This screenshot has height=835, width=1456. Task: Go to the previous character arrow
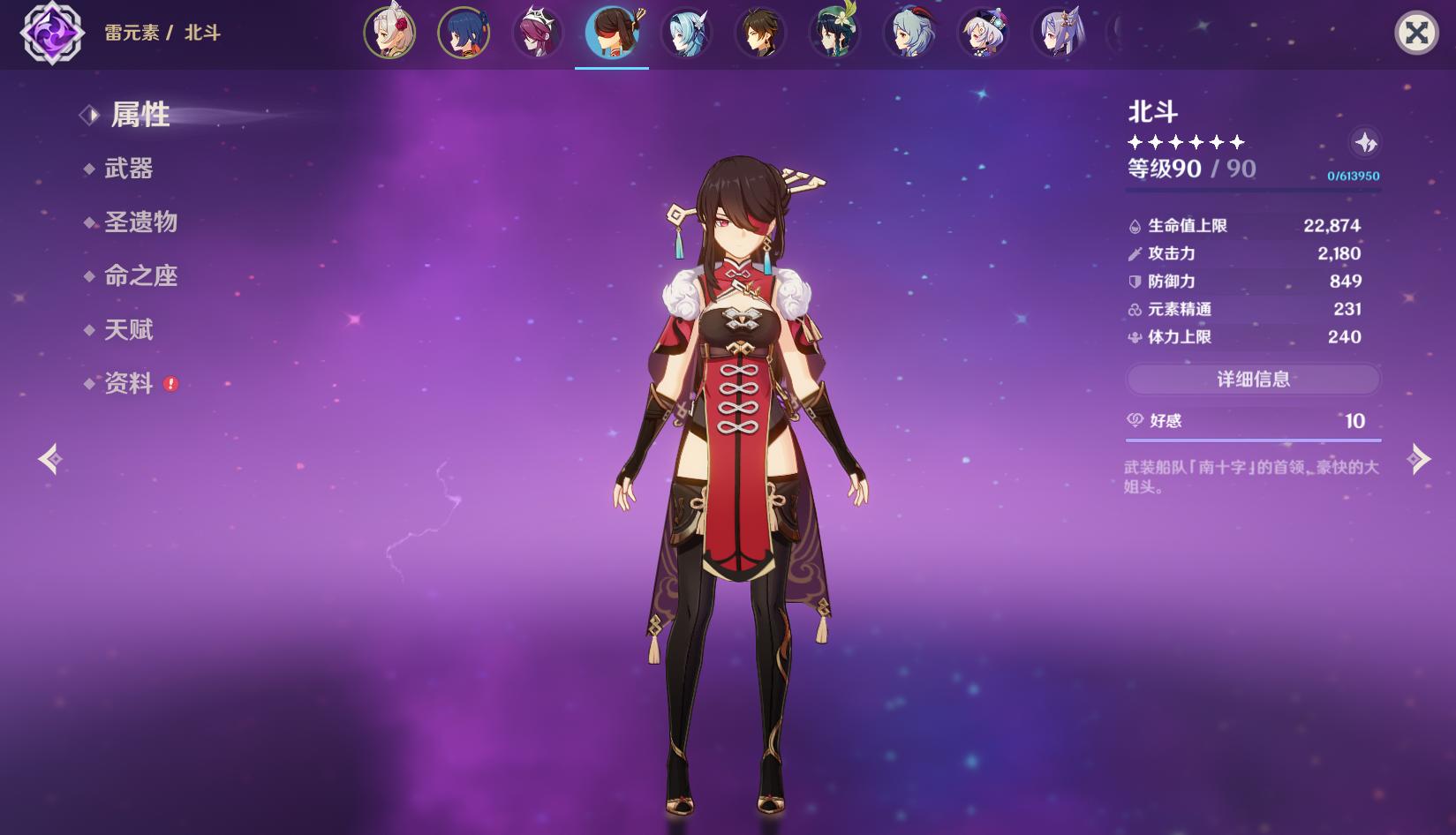(50, 459)
